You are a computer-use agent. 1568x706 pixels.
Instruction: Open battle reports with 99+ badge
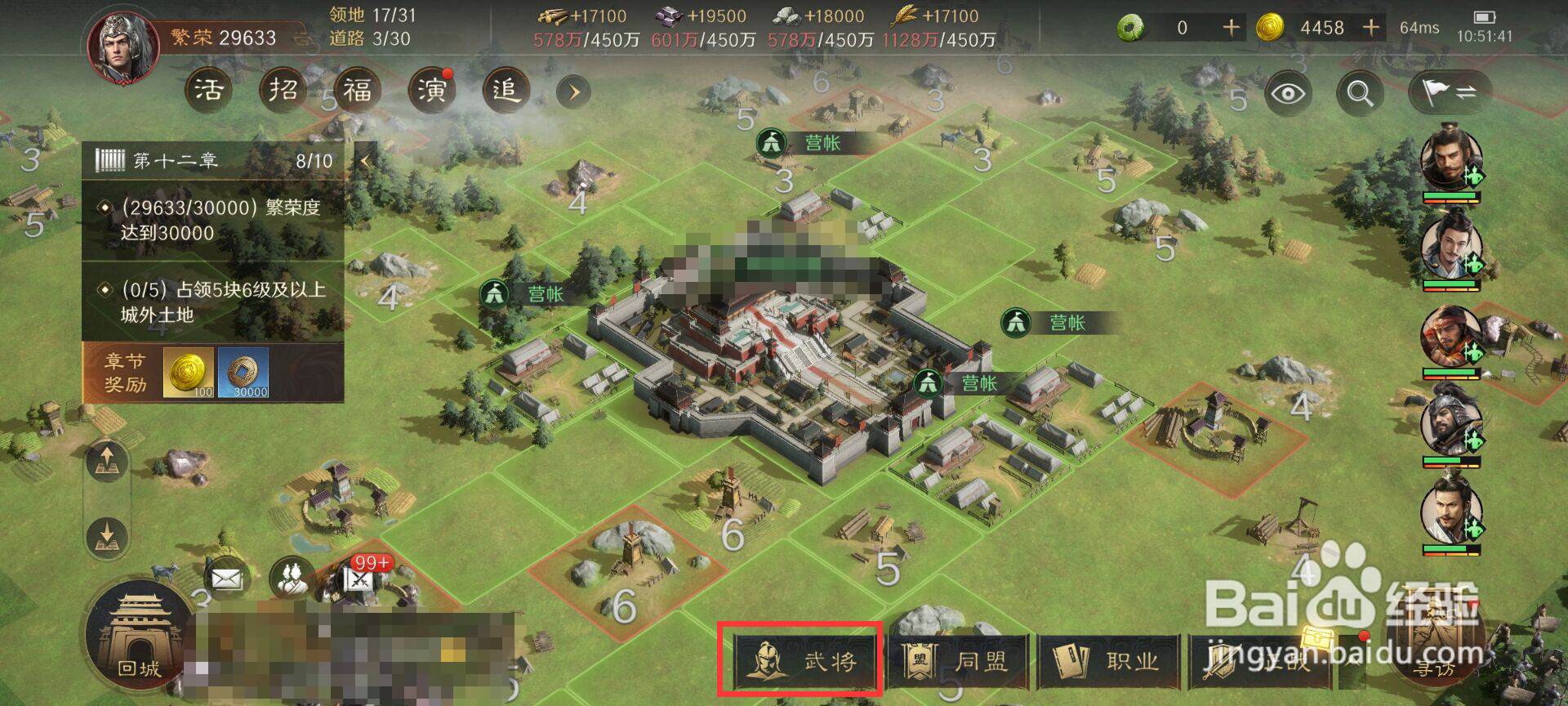[359, 579]
